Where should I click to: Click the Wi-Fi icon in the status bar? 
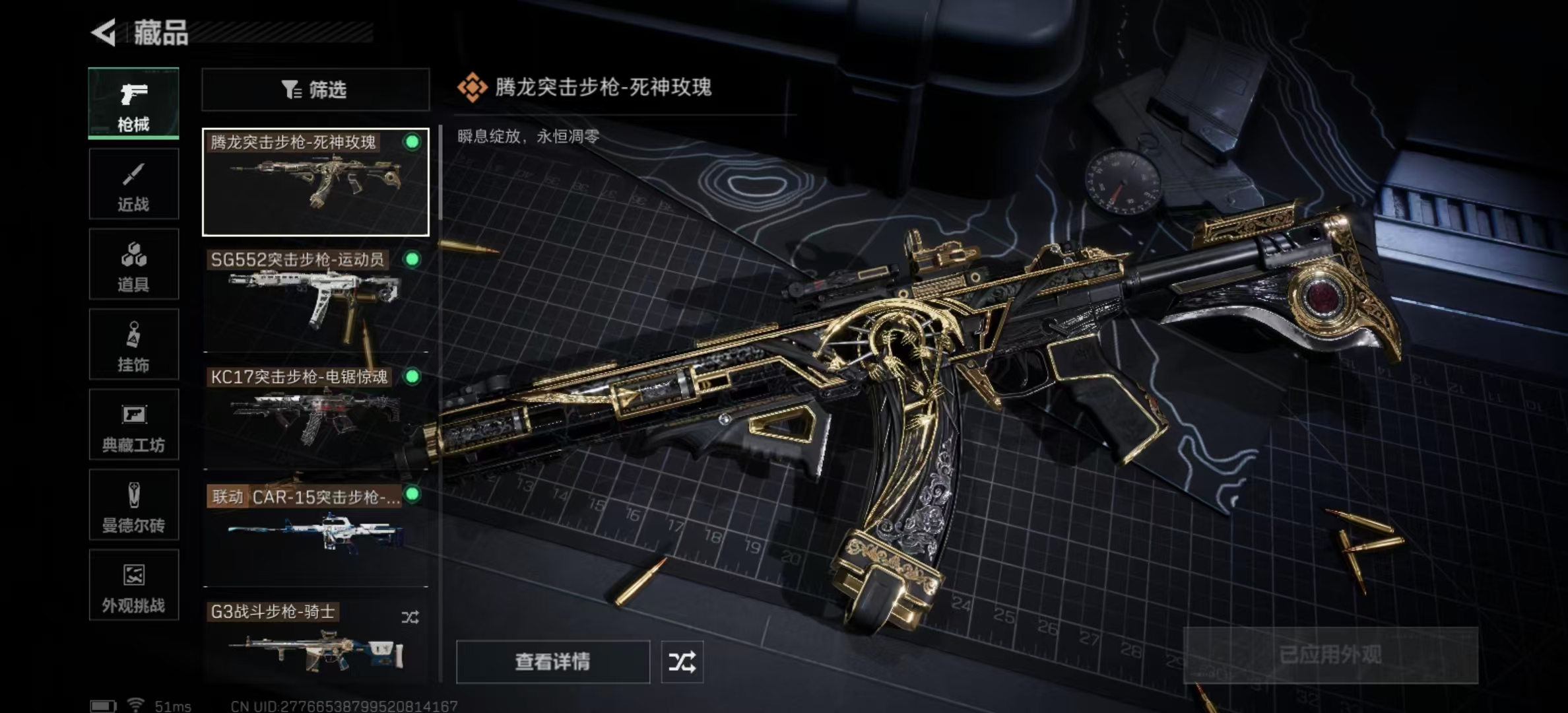[135, 704]
